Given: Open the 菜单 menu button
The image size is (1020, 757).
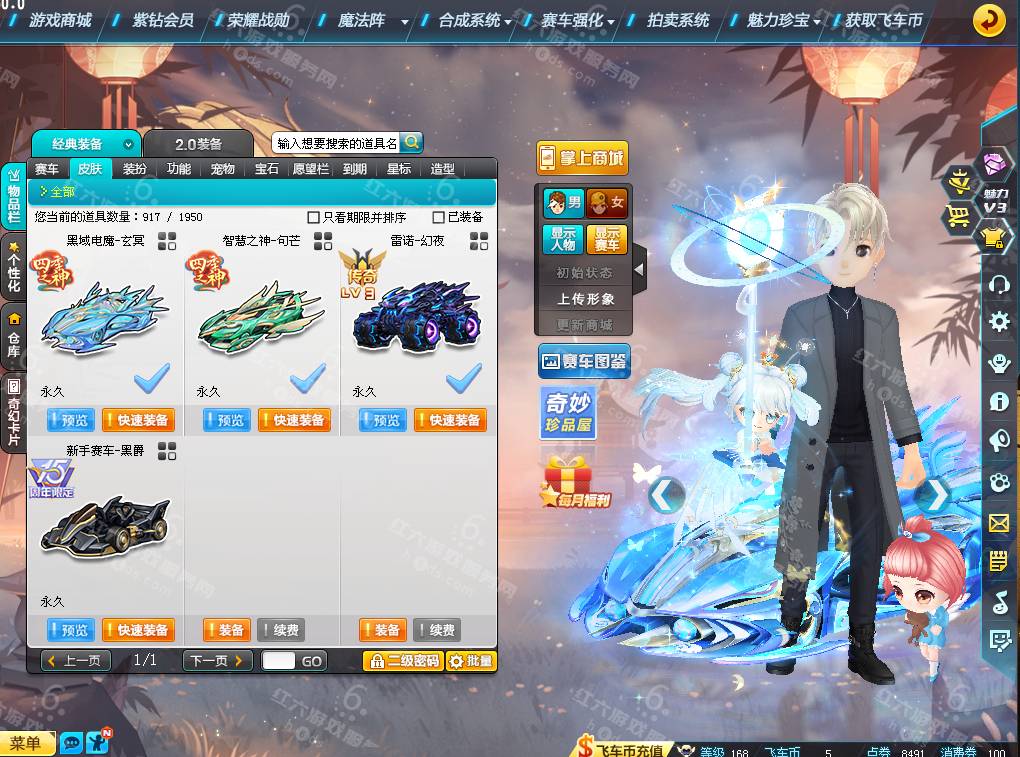Looking at the screenshot, I should 26,743.
